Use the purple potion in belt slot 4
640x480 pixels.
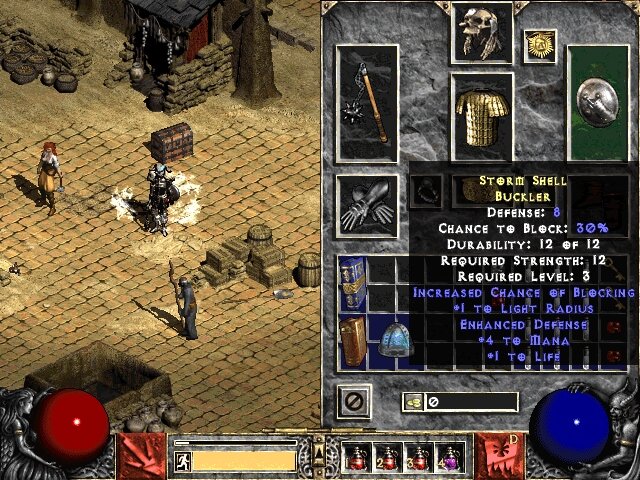pos(449,459)
